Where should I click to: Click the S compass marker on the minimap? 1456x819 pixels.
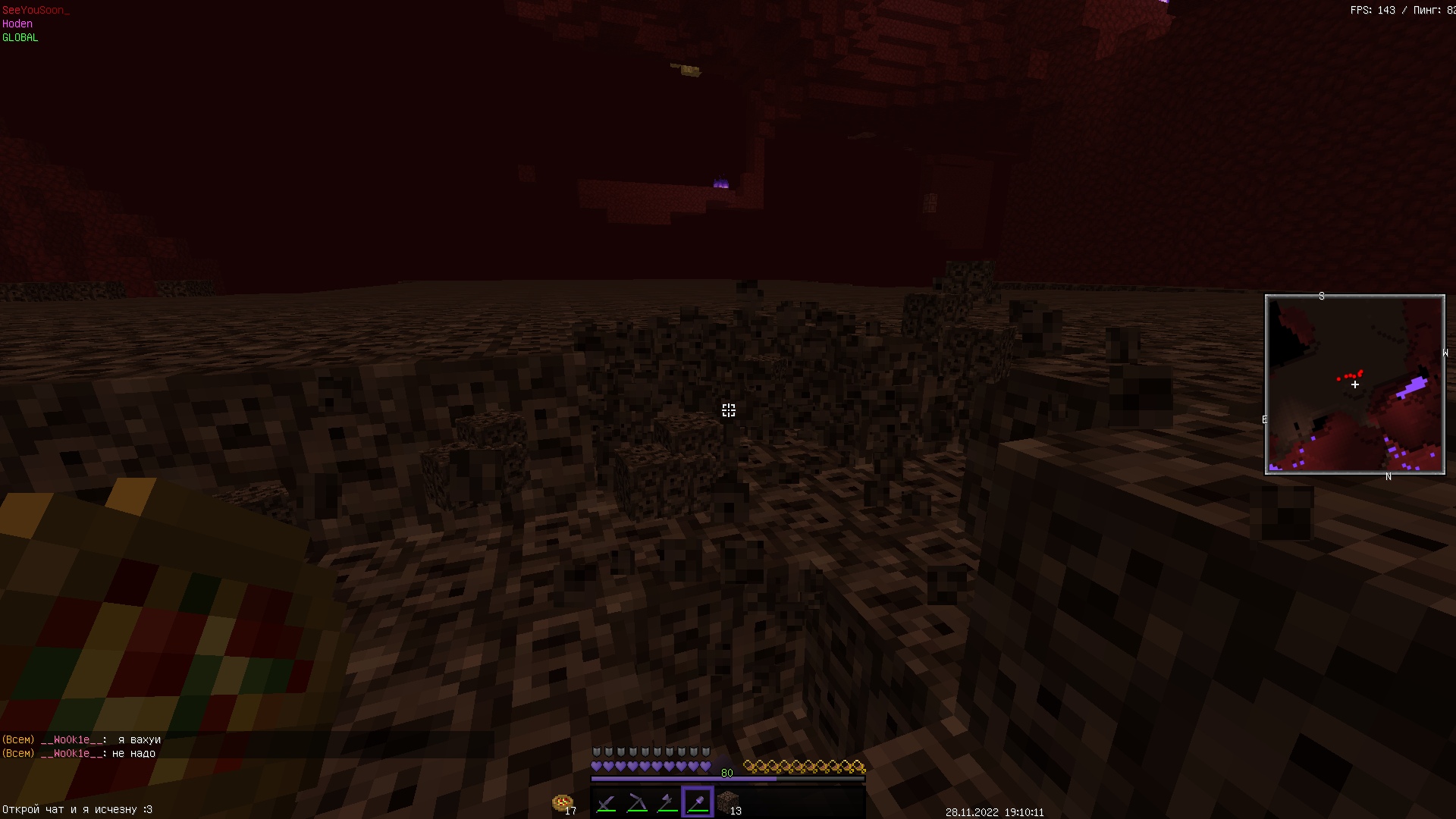[1323, 297]
